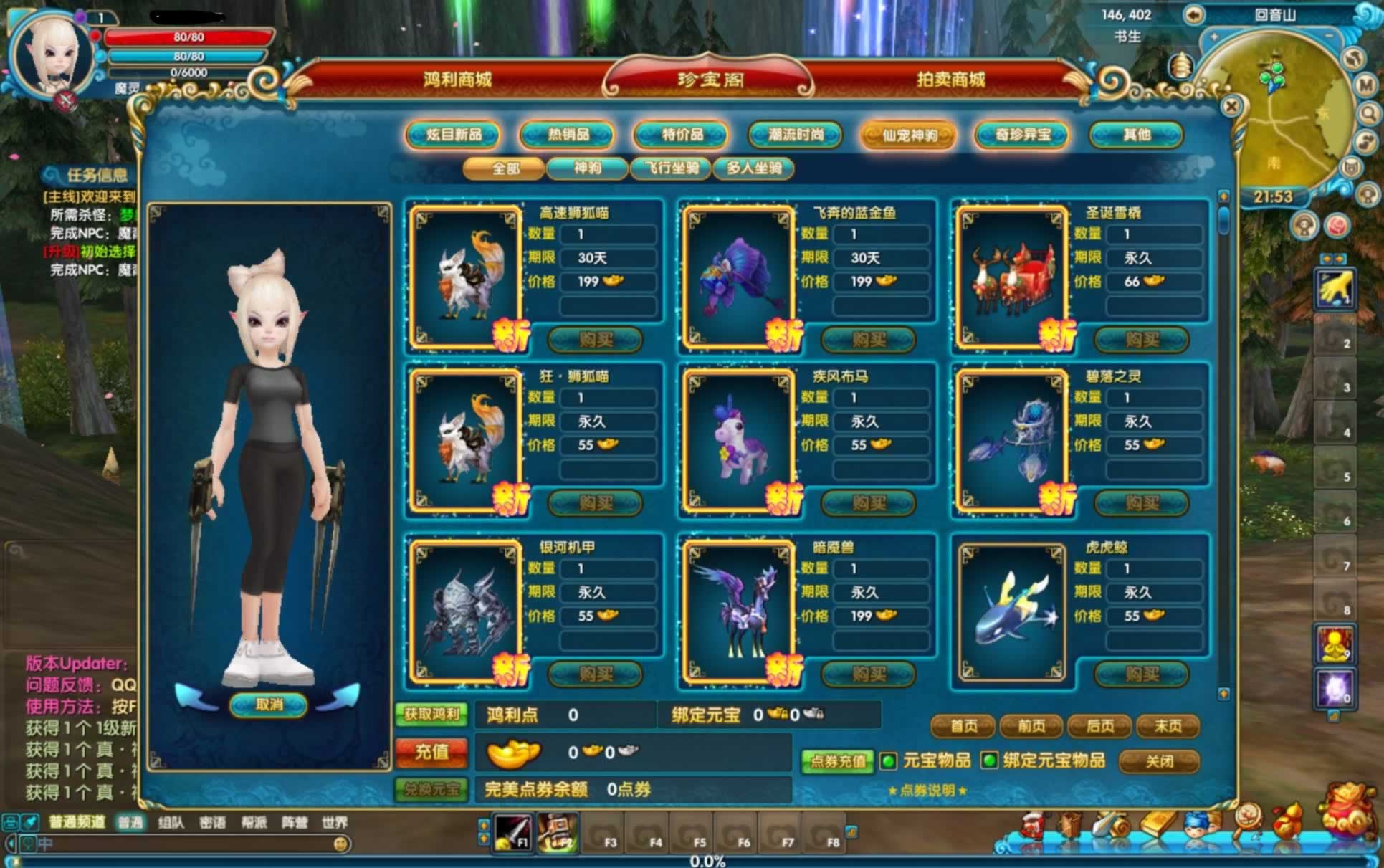Open the 拍卖商城 auction tab
The image size is (1384, 868).
click(x=951, y=80)
